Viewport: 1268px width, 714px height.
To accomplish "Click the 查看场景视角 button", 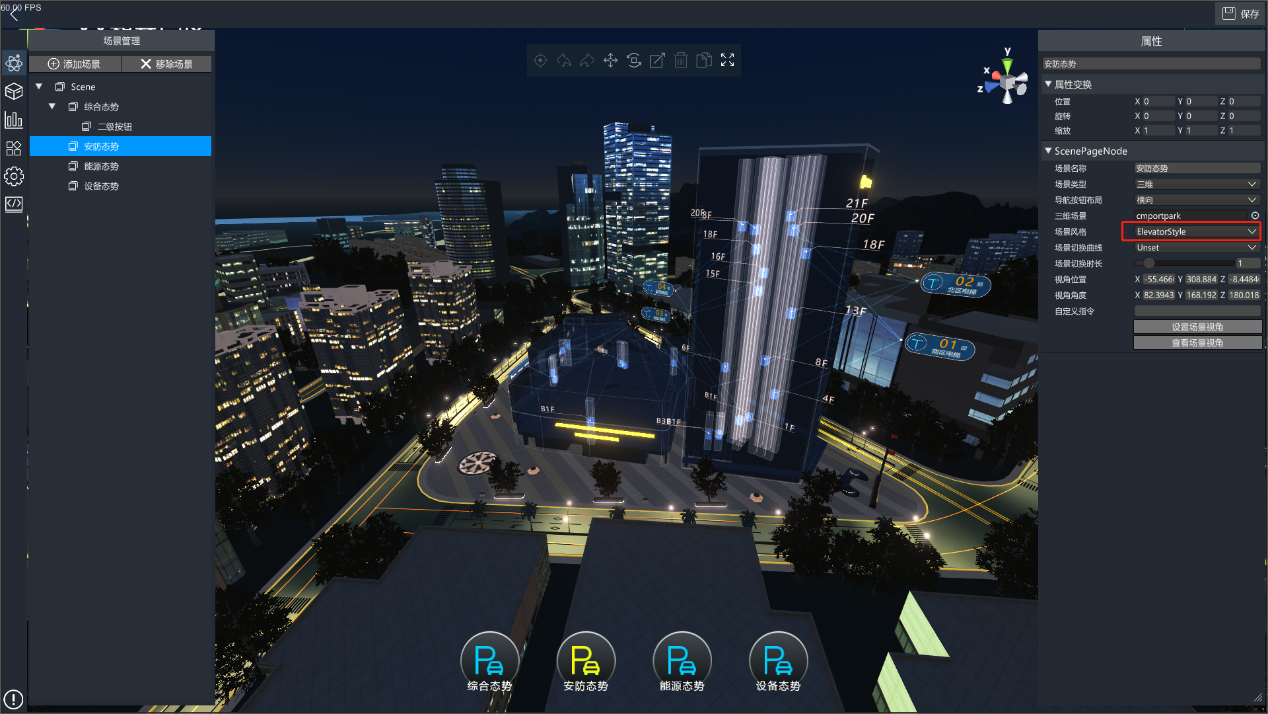I will click(x=1197, y=342).
